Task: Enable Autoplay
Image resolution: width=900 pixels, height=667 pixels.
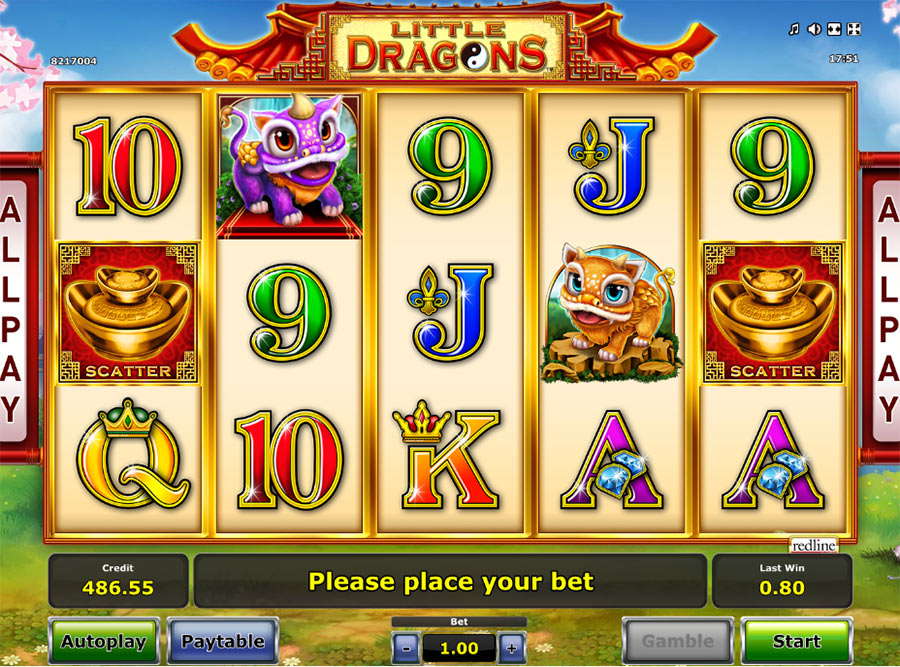Action: (103, 641)
